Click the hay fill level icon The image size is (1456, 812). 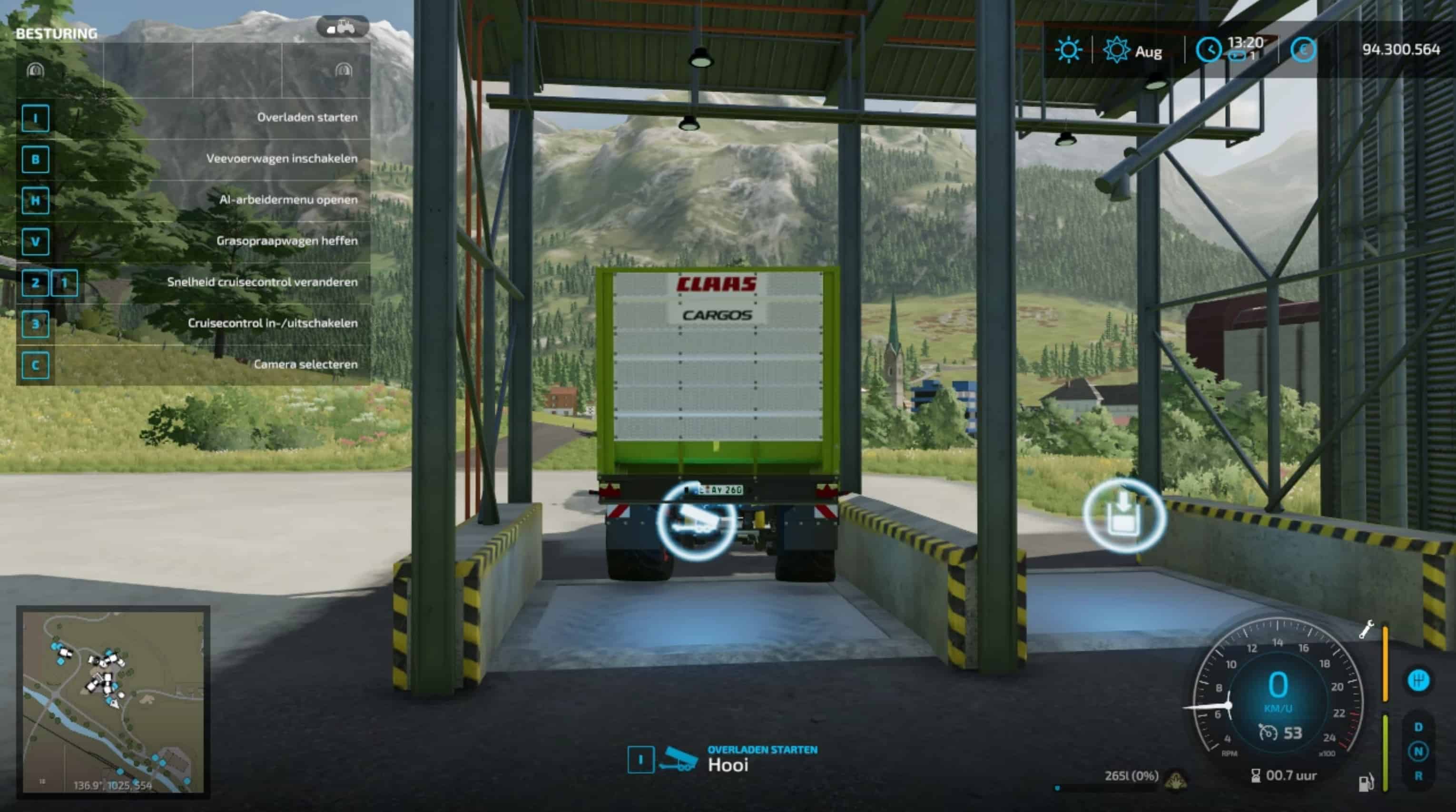[x=1176, y=780]
